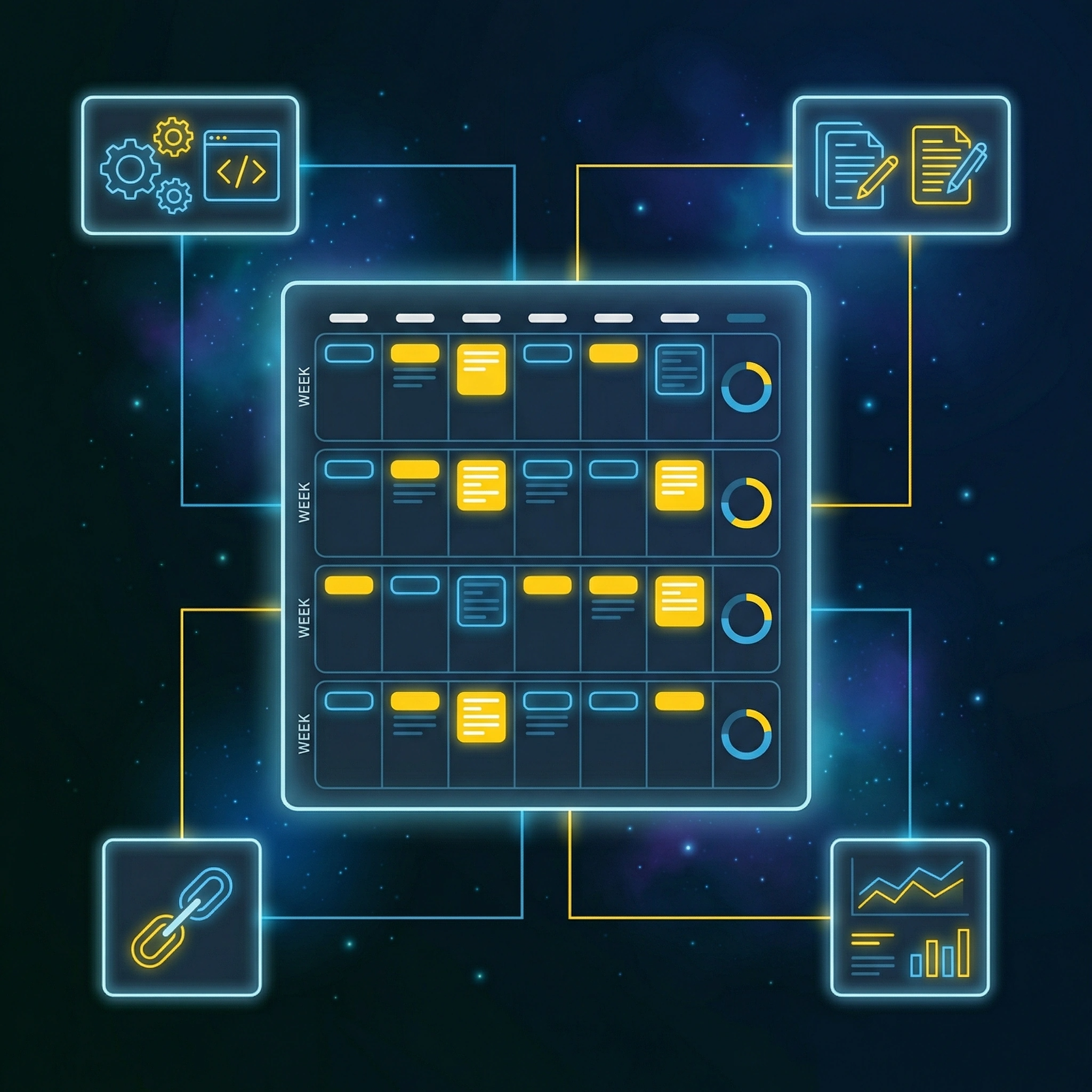Choose the yellow document with blue pencil

click(945, 166)
